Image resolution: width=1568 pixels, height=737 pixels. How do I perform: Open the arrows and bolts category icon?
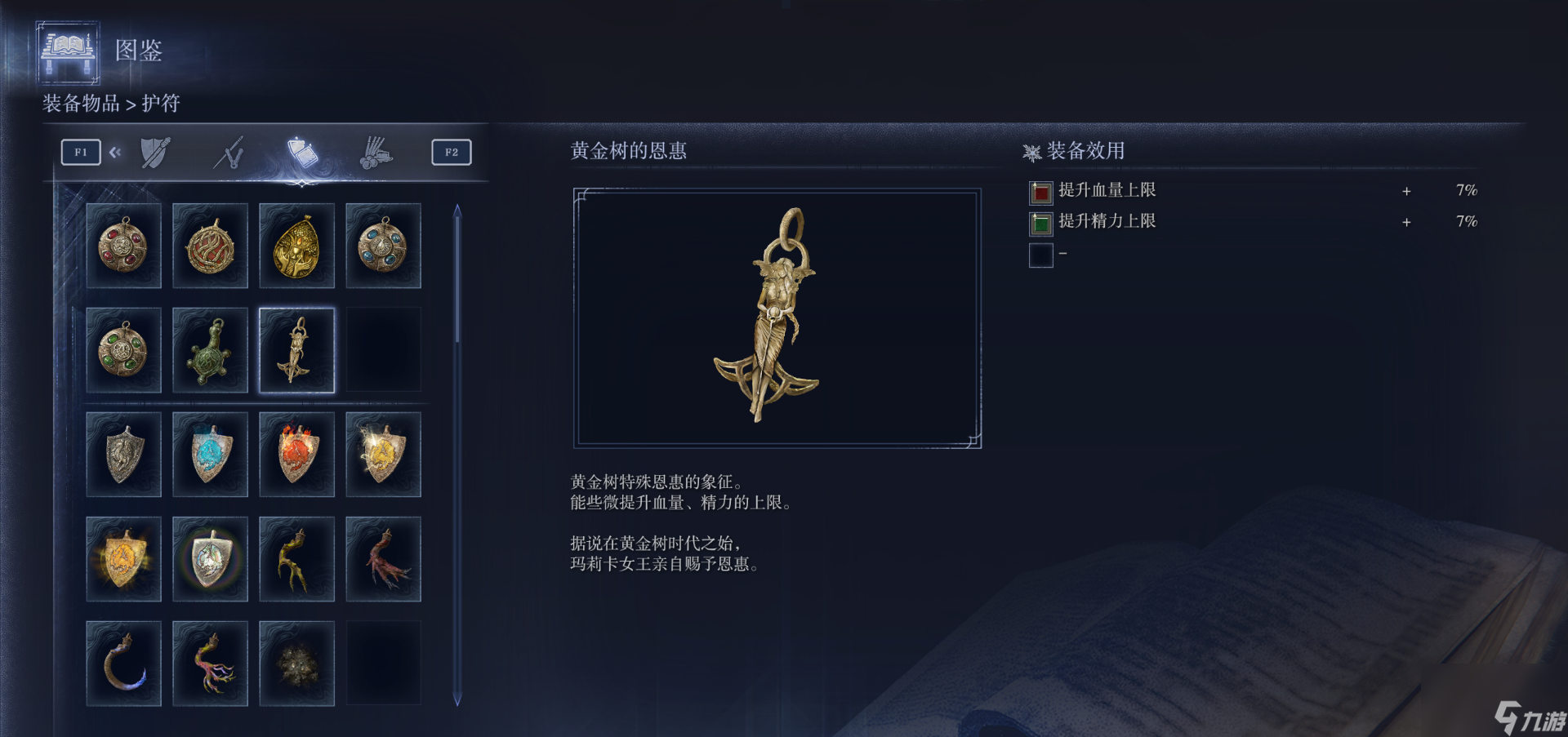coord(375,152)
